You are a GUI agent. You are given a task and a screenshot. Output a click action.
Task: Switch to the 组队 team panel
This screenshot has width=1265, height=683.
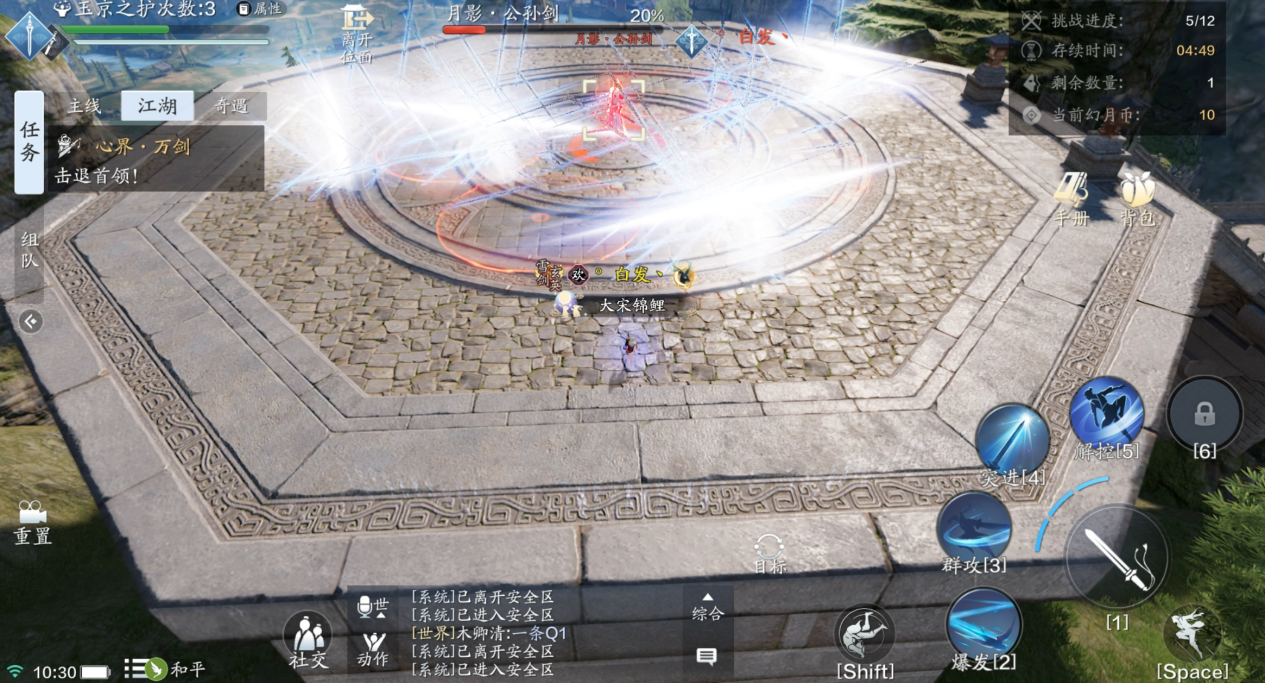pos(29,251)
